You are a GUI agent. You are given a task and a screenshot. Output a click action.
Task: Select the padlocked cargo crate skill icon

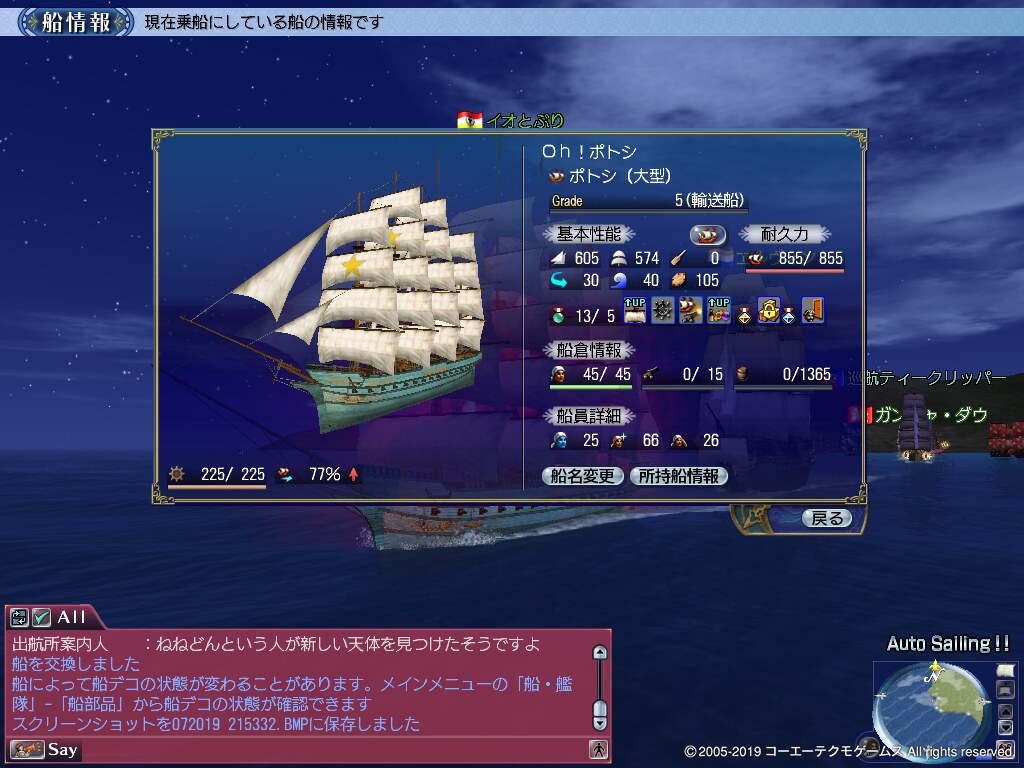coord(768,311)
